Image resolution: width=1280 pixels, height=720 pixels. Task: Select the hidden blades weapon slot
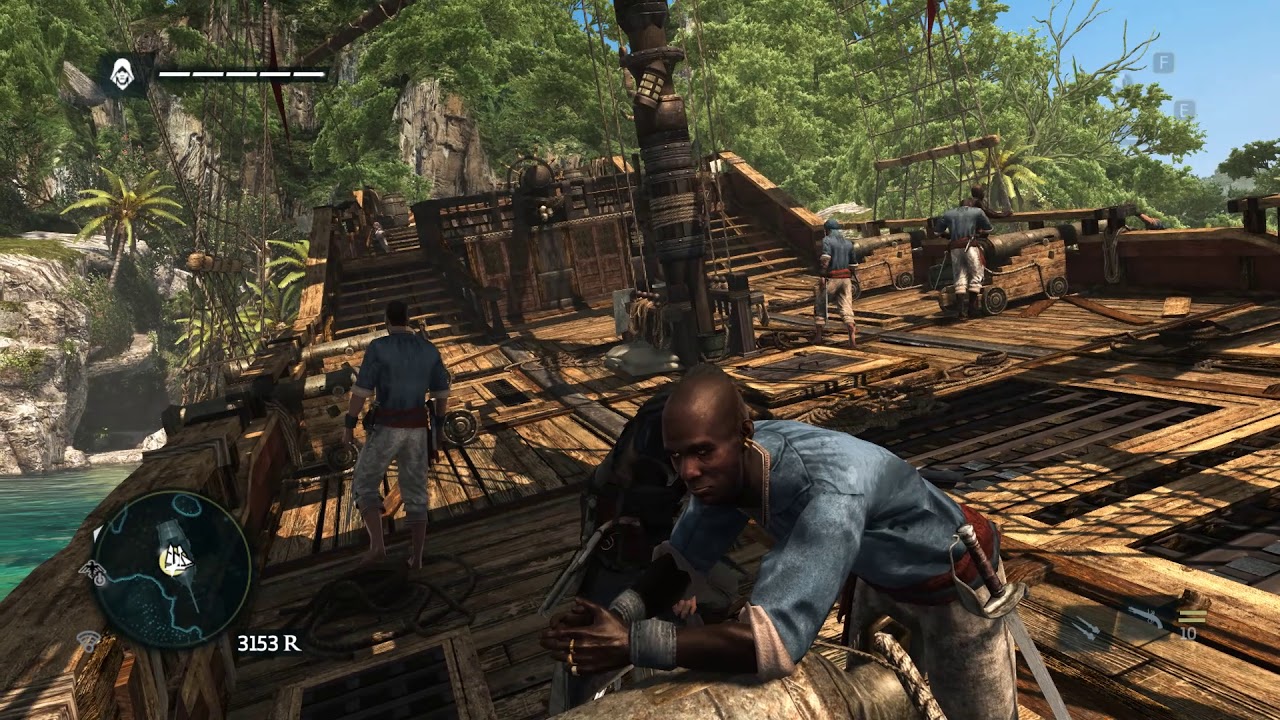coord(1084,627)
